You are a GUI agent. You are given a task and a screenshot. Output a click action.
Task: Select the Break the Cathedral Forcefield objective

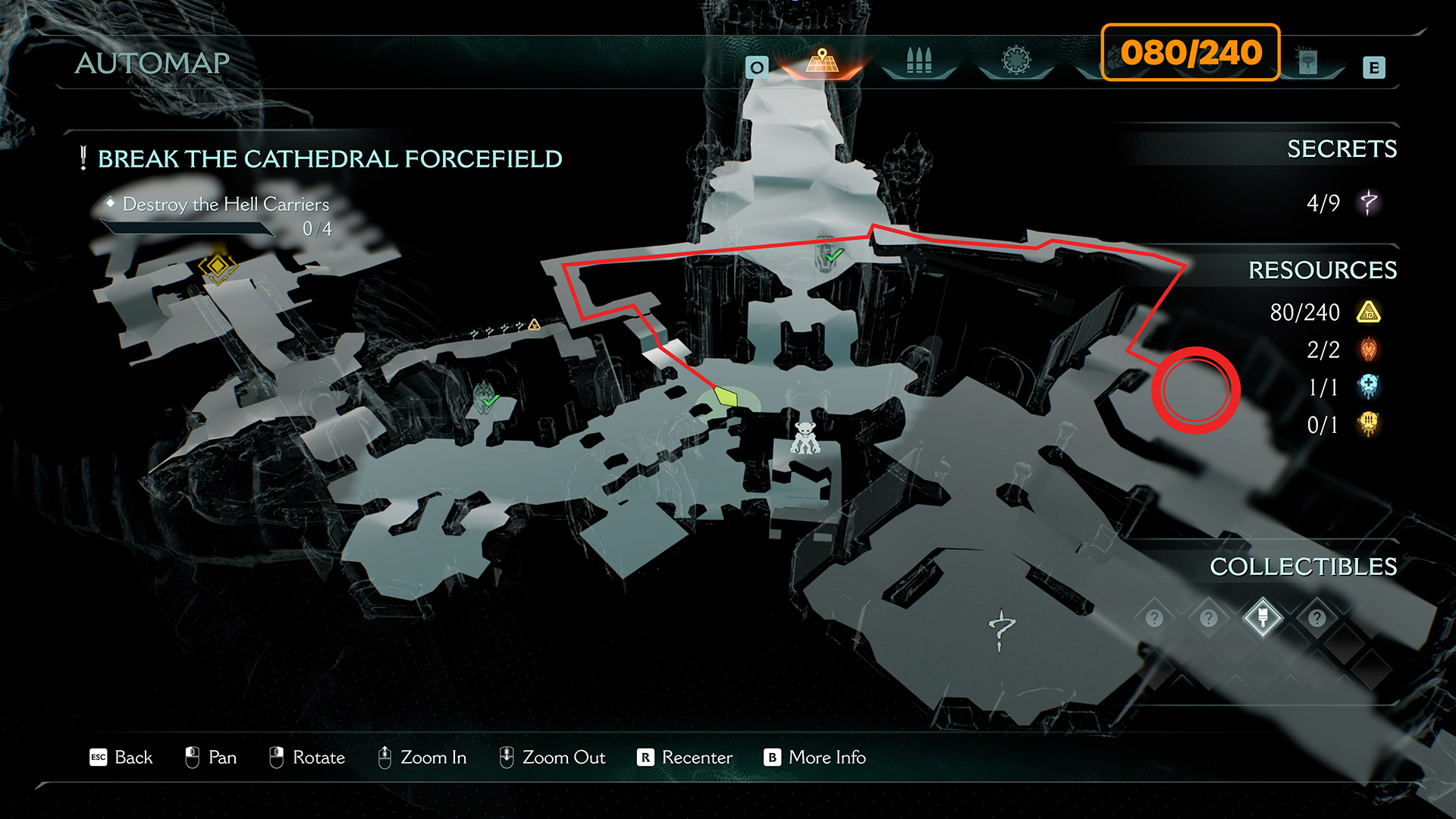coord(330,159)
